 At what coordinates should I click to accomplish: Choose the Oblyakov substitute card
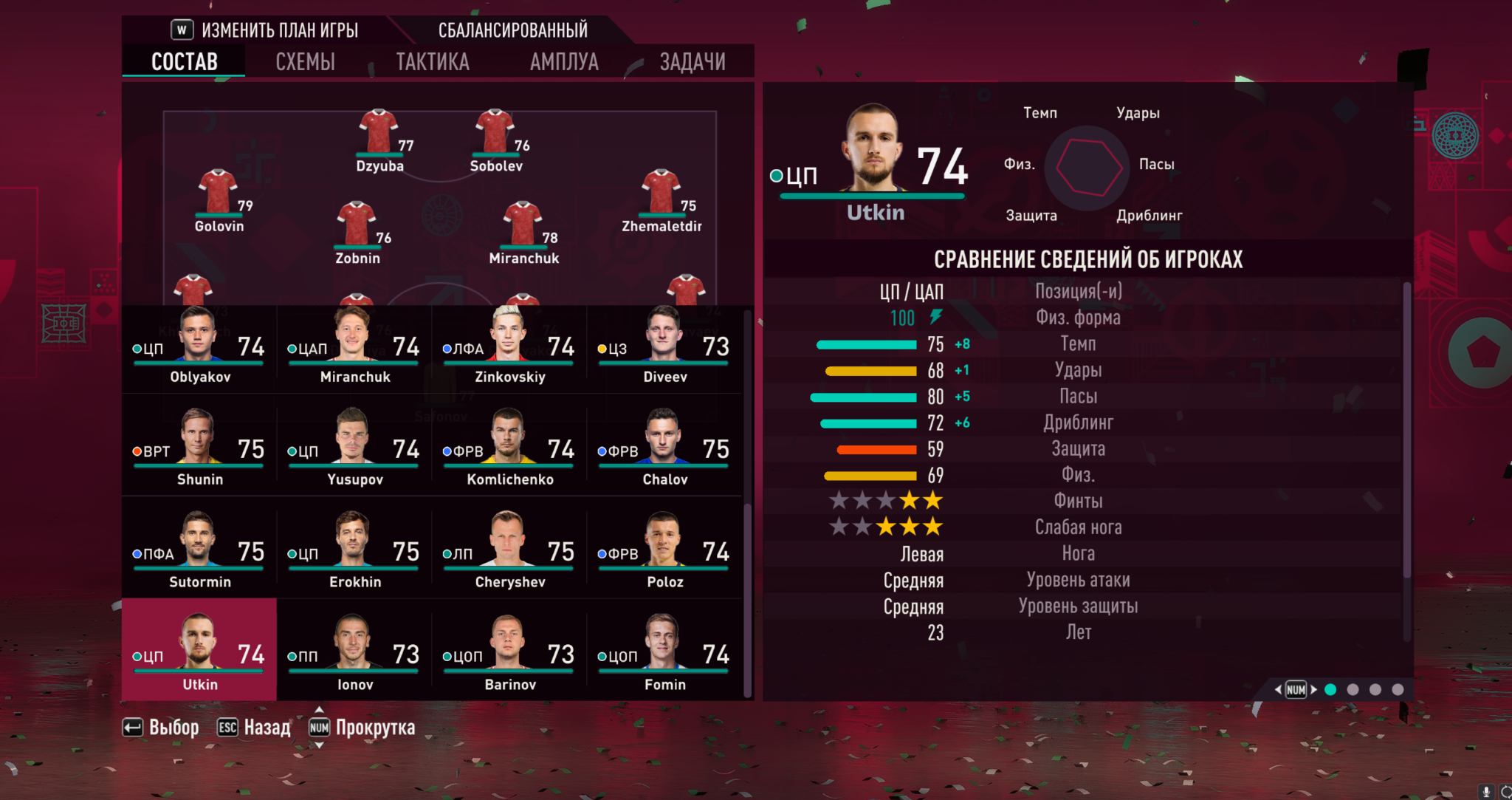tap(199, 349)
